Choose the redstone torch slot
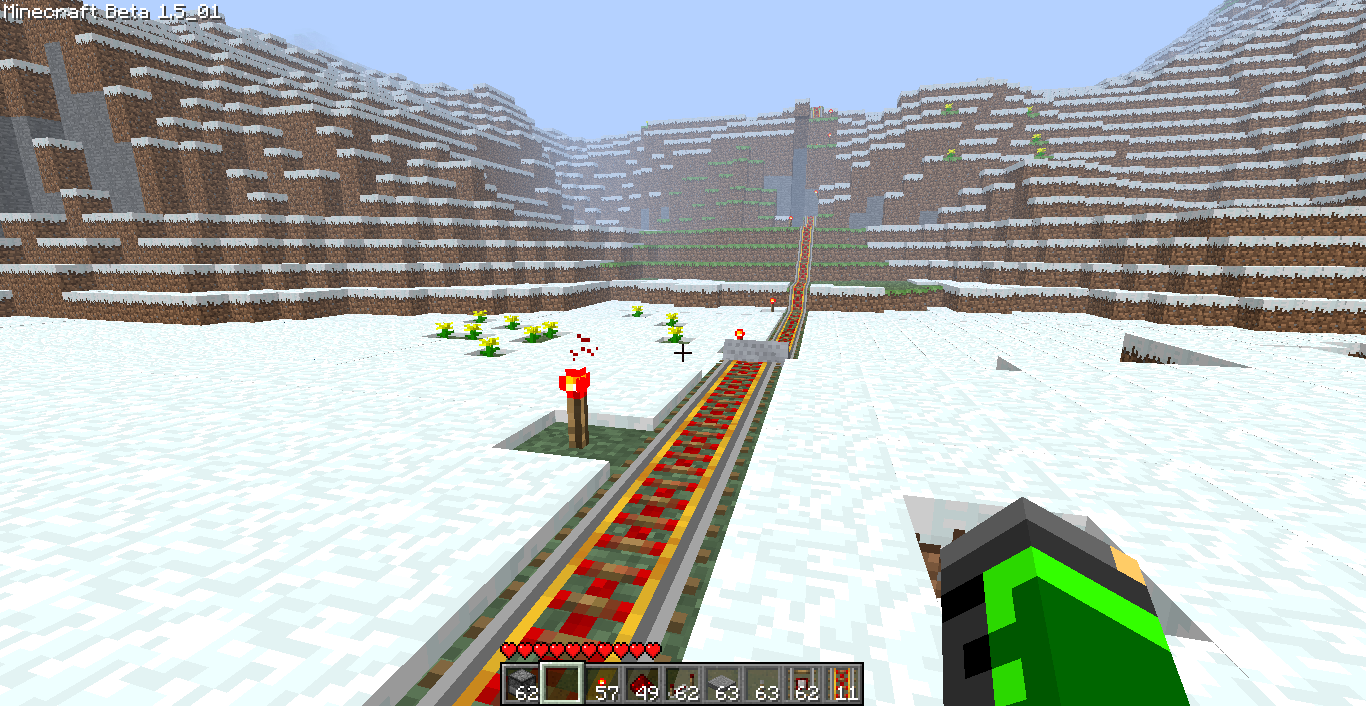 tap(602, 684)
